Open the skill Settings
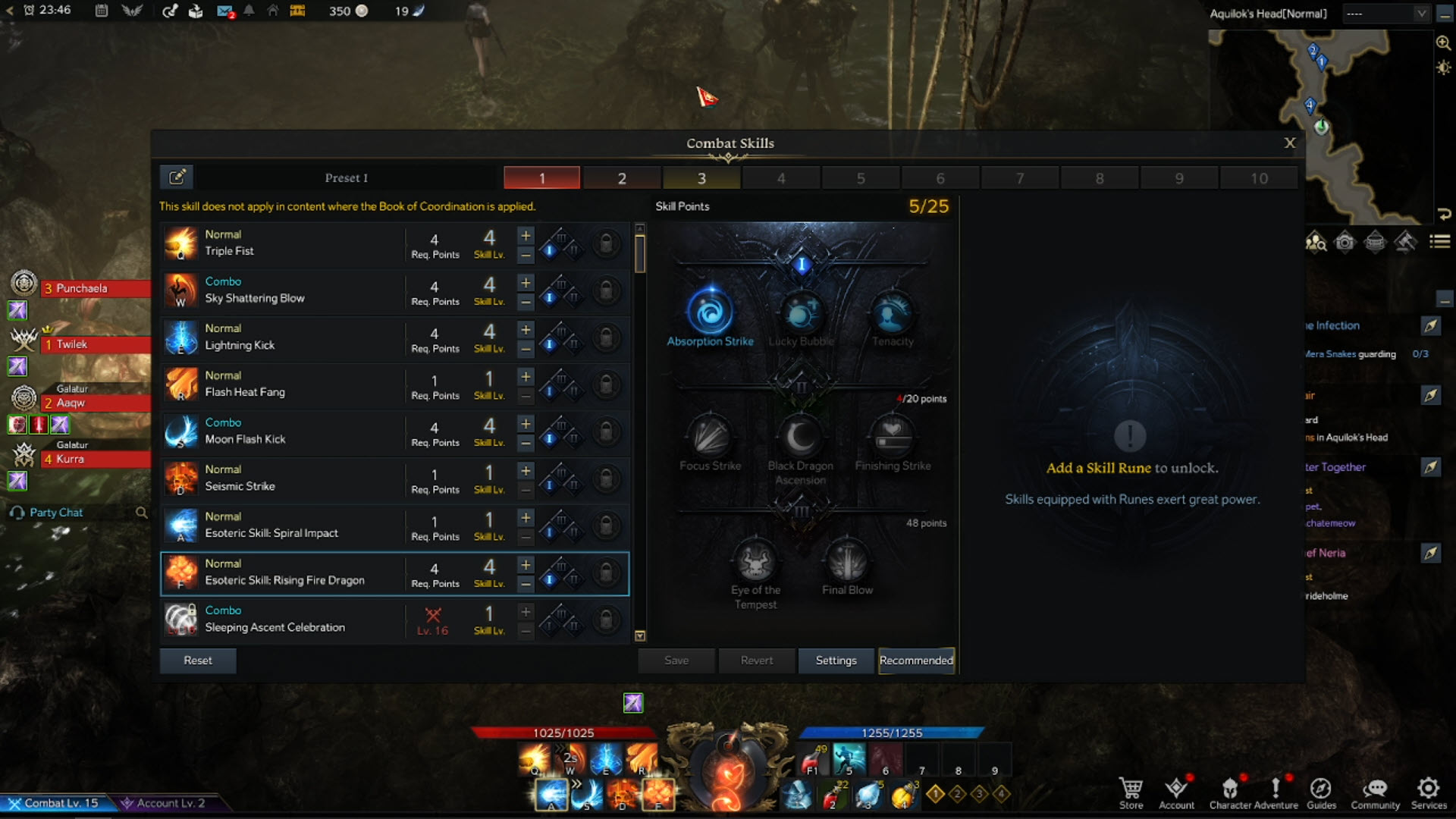This screenshot has height=819, width=1456. pos(836,661)
